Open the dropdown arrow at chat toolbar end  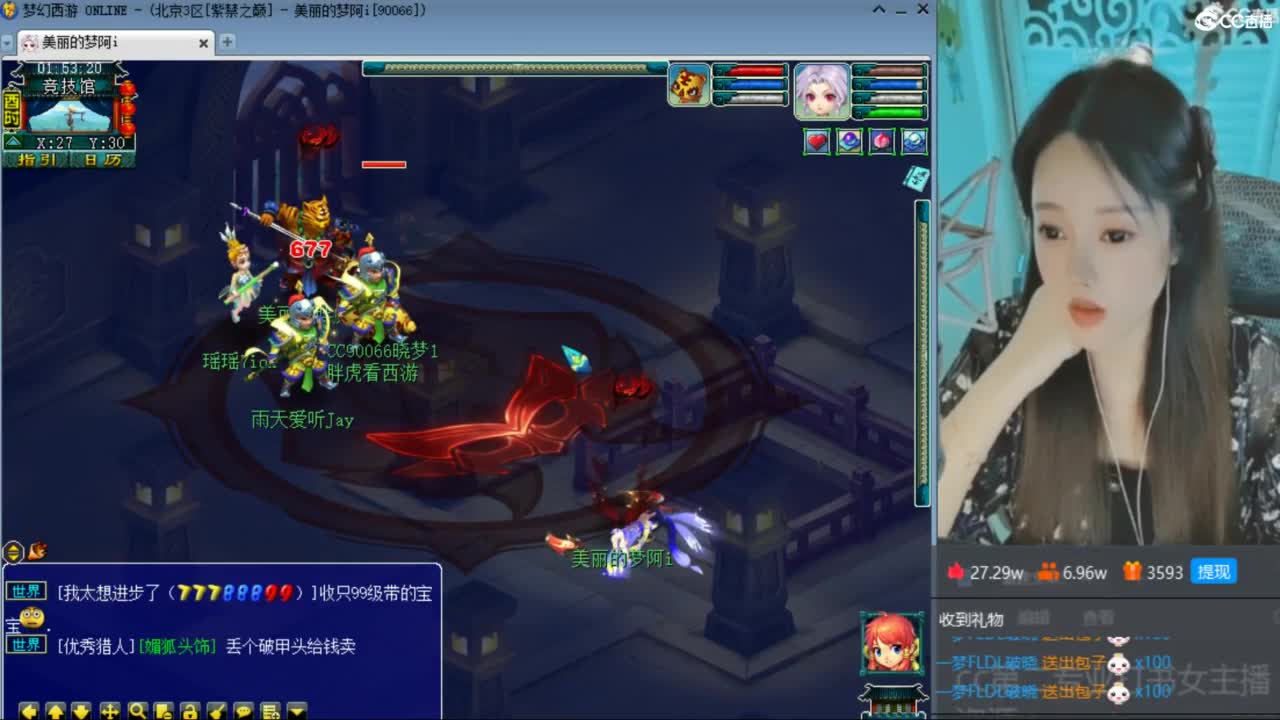295,710
